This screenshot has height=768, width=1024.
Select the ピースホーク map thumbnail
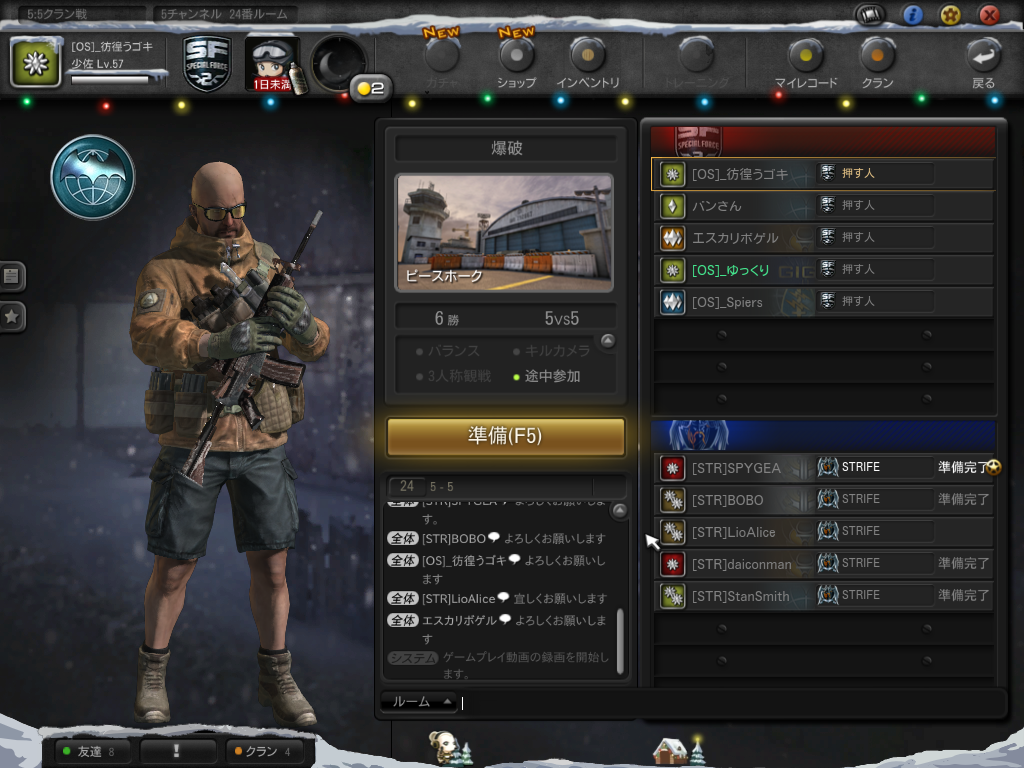[x=505, y=234]
